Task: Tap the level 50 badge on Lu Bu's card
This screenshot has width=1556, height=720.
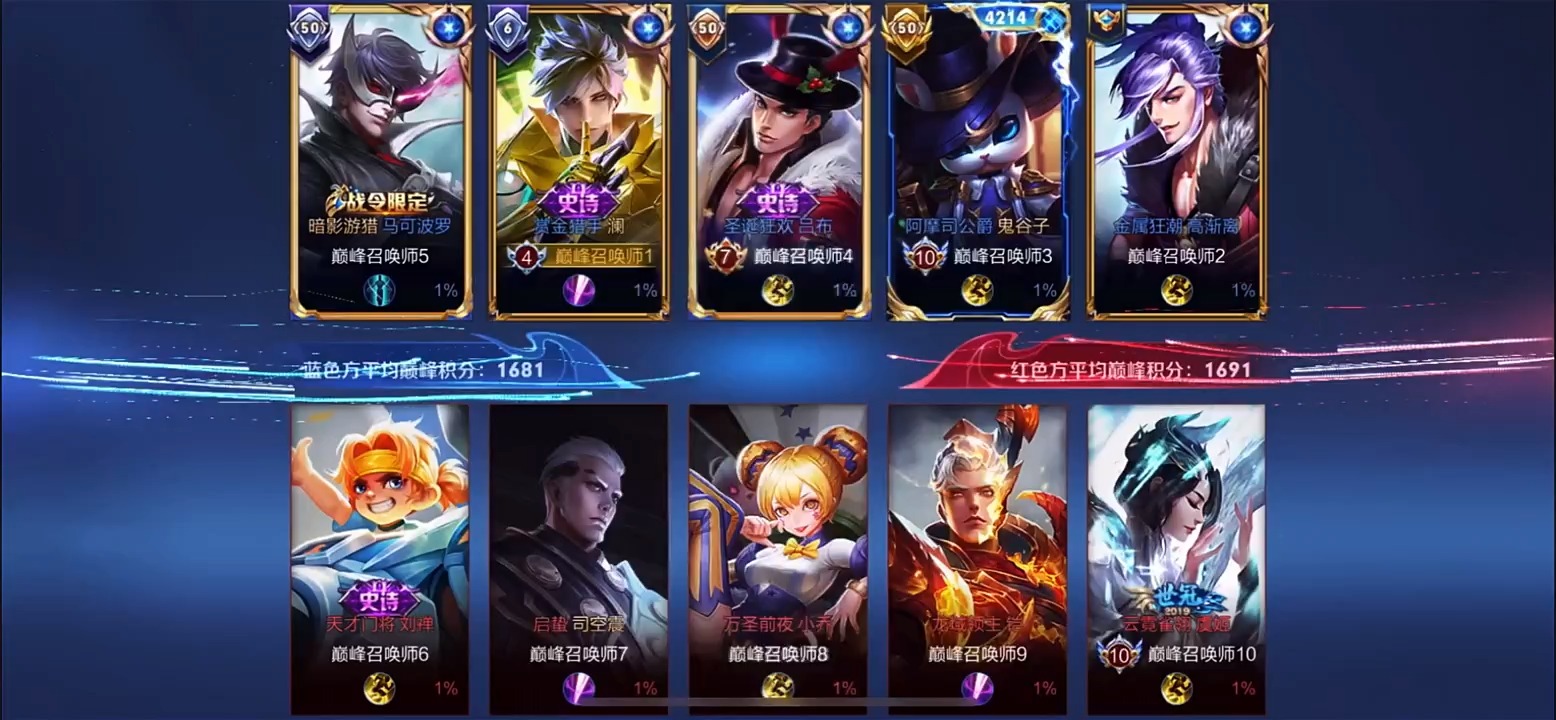Action: tap(707, 28)
